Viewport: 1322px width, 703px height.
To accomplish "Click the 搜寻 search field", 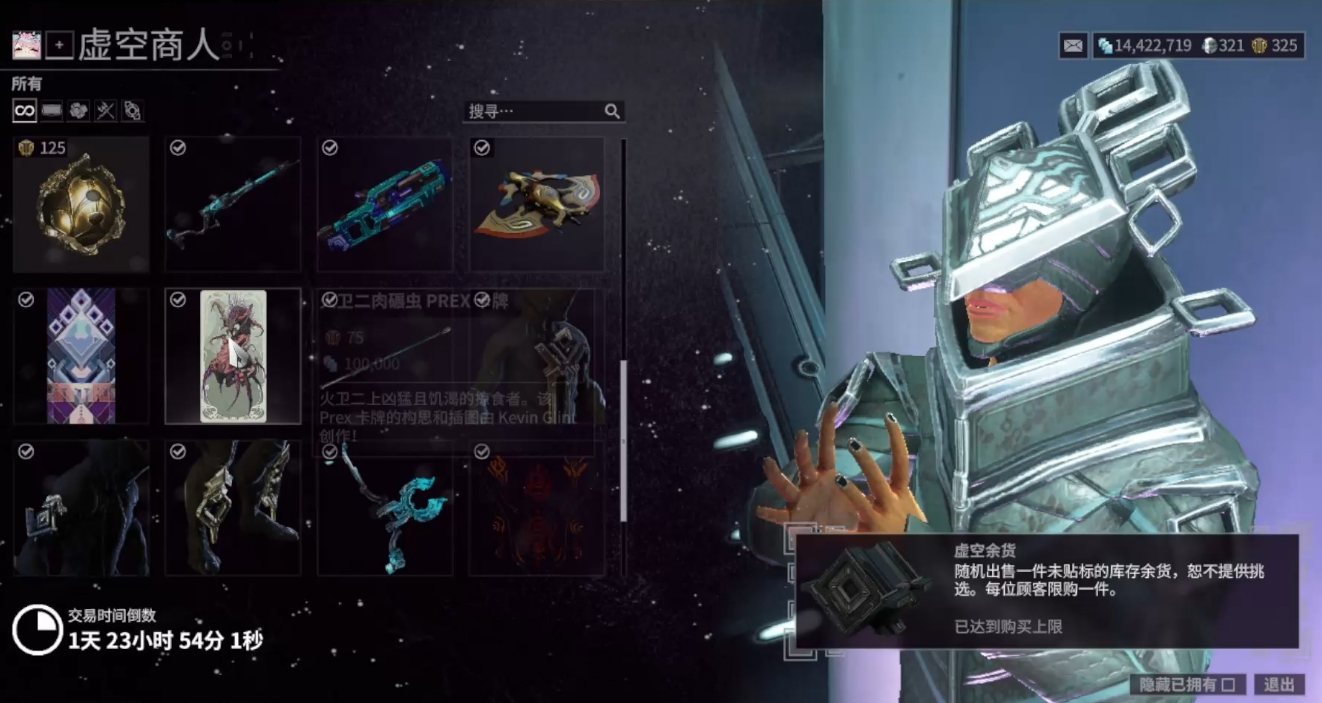I will pos(535,111).
